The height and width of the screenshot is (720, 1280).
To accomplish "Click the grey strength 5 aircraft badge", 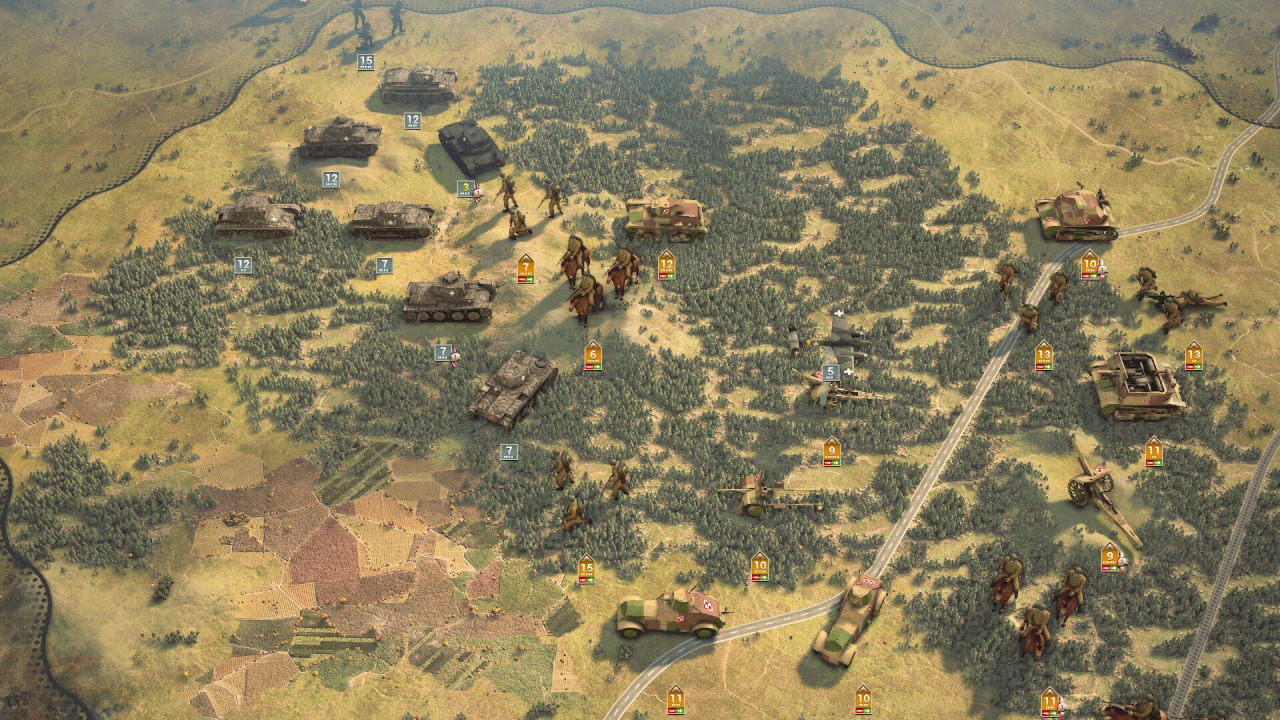I will coord(830,373).
